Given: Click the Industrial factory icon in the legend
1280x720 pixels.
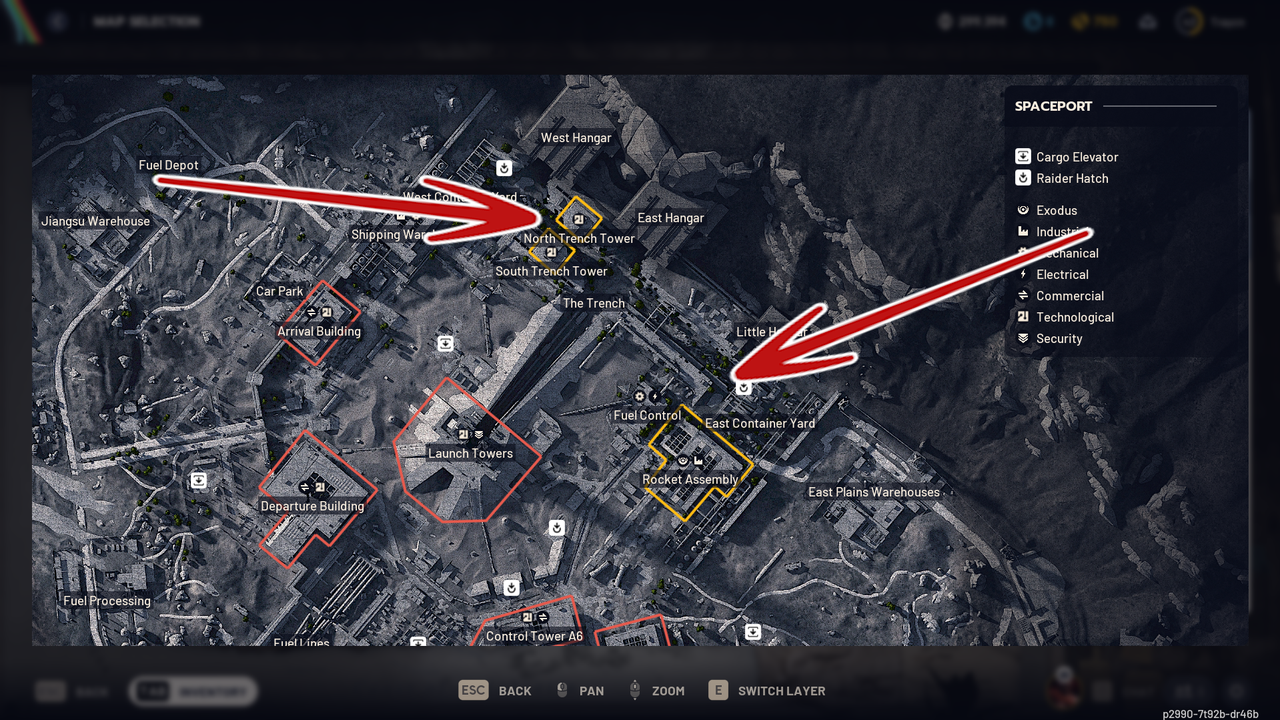Looking at the screenshot, I should click(1022, 231).
